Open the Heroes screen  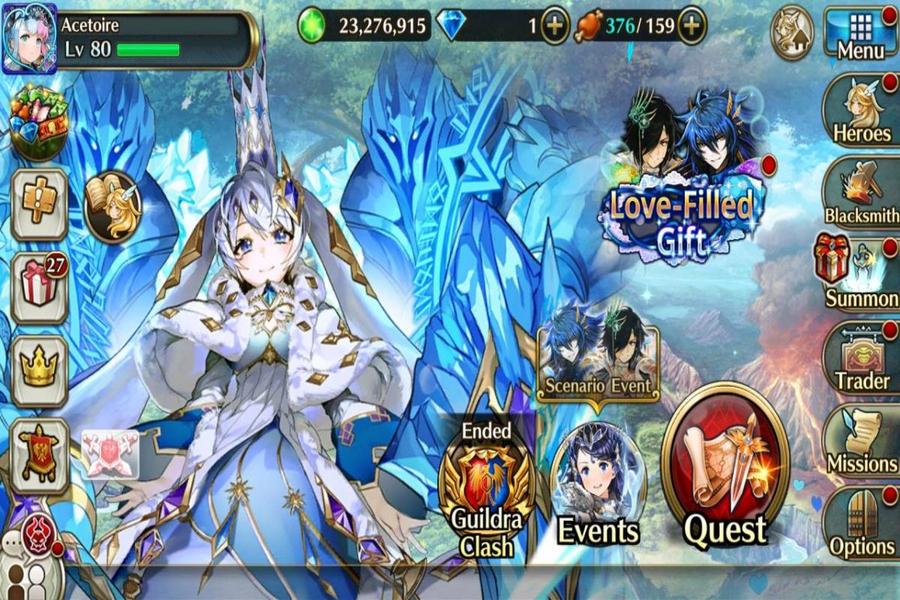860,111
